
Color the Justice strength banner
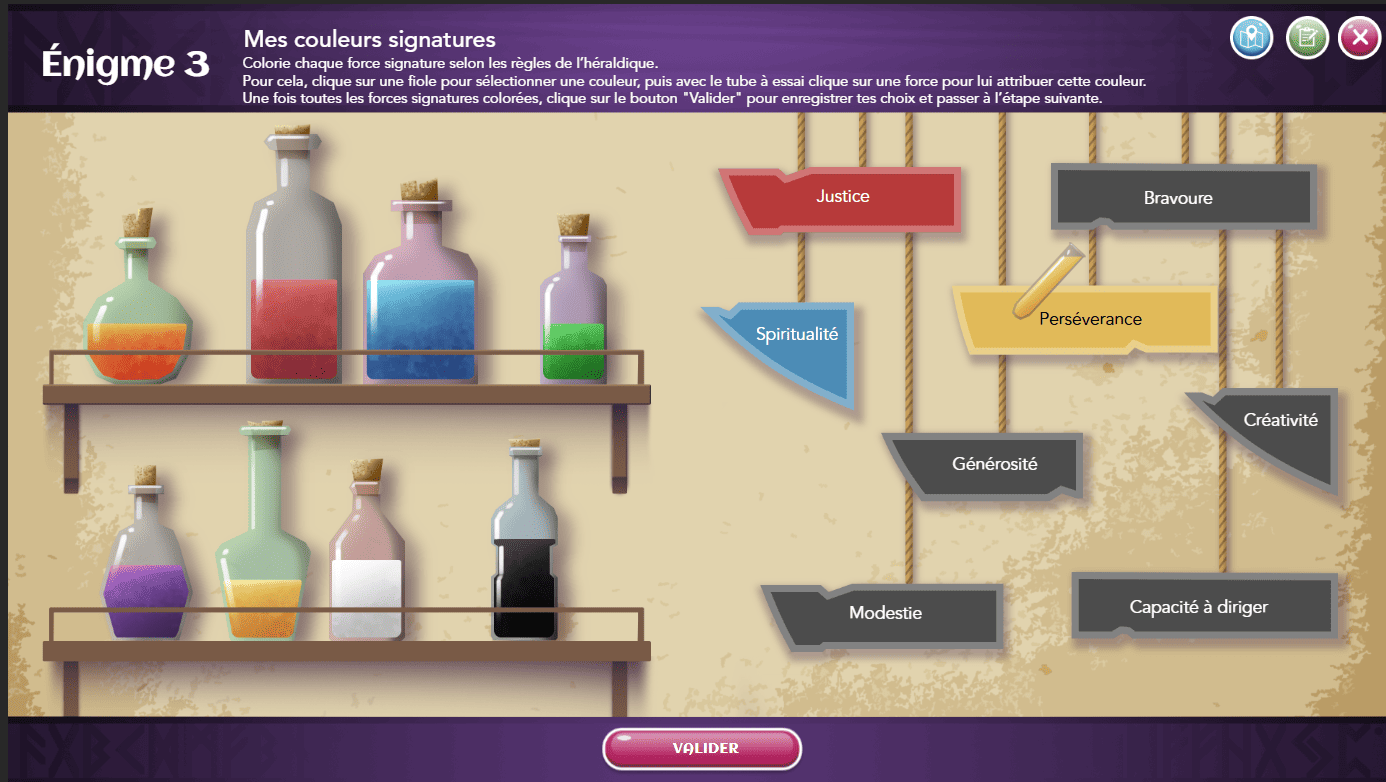[842, 197]
